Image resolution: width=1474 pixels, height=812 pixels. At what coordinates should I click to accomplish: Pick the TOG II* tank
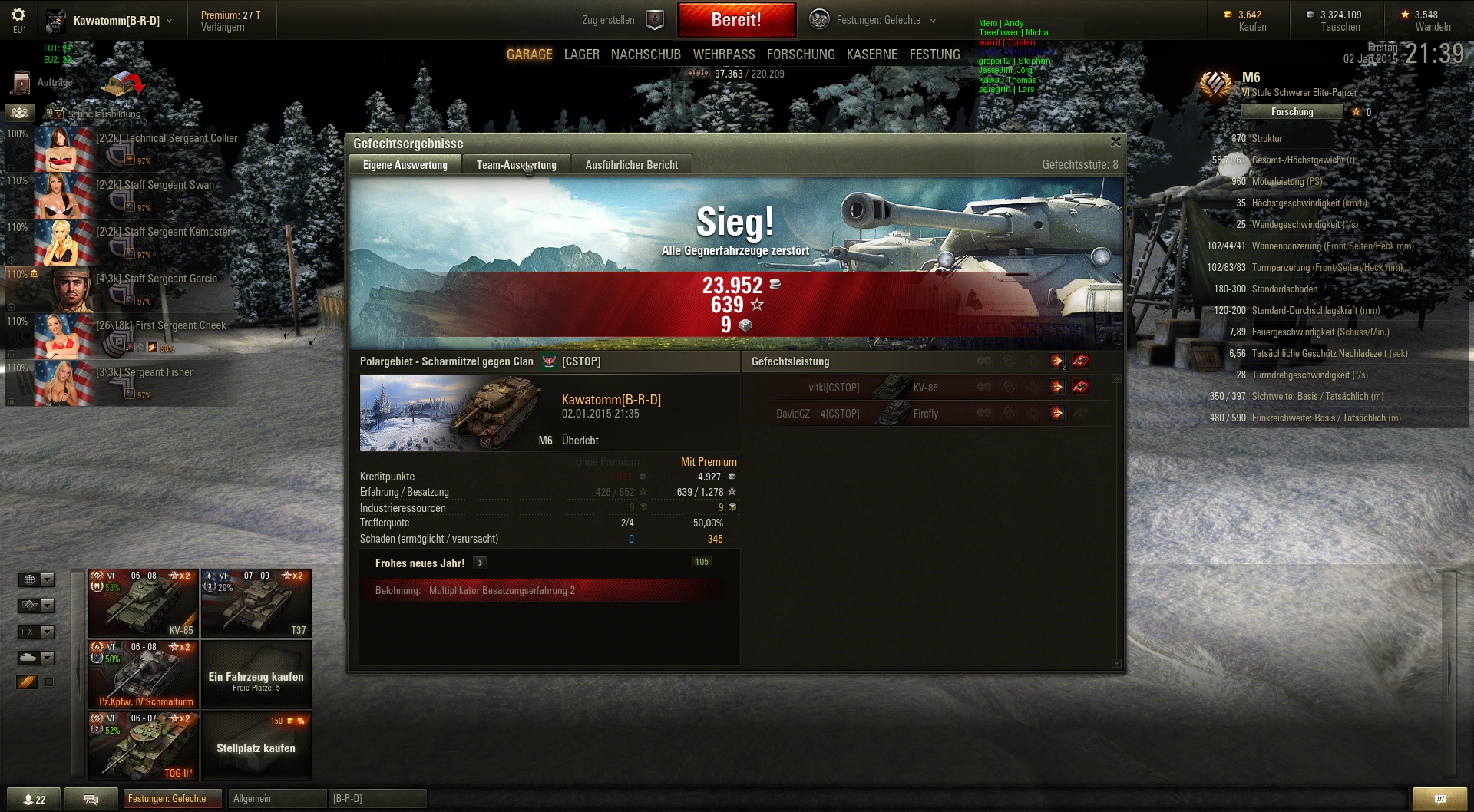tap(144, 746)
